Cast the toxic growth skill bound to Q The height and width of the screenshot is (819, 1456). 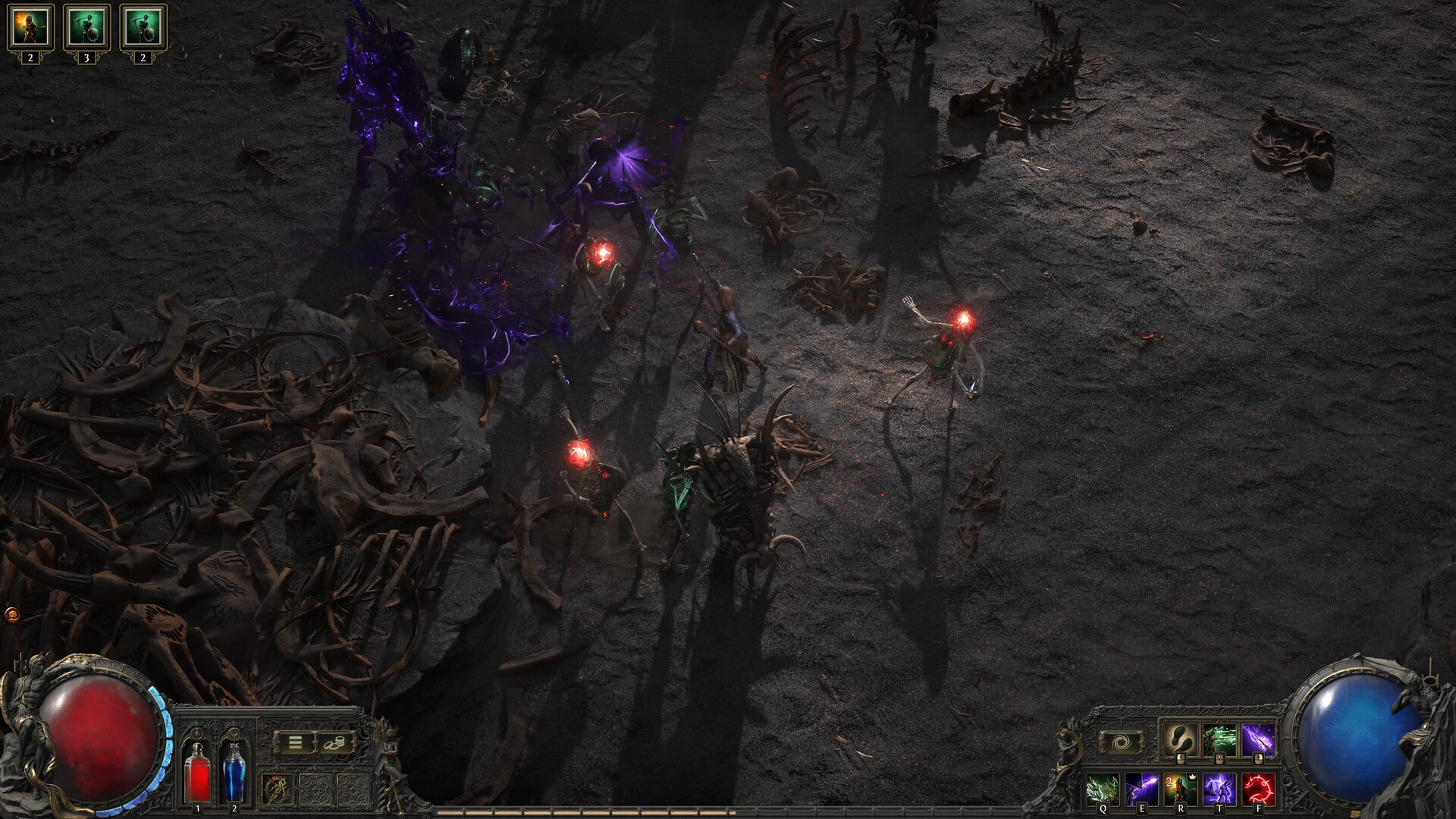coord(1102,787)
